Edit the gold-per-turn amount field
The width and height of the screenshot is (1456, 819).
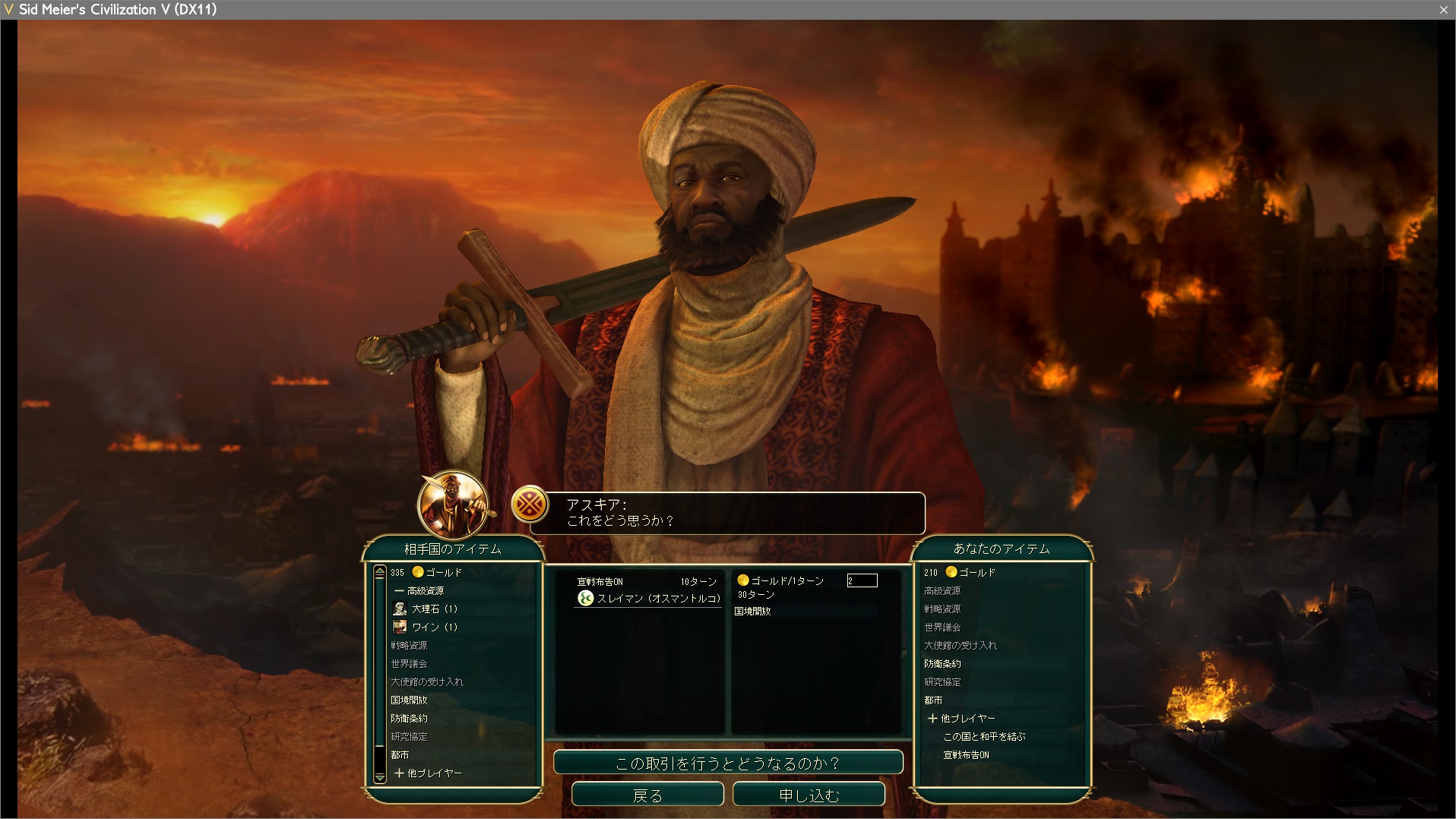point(862,580)
